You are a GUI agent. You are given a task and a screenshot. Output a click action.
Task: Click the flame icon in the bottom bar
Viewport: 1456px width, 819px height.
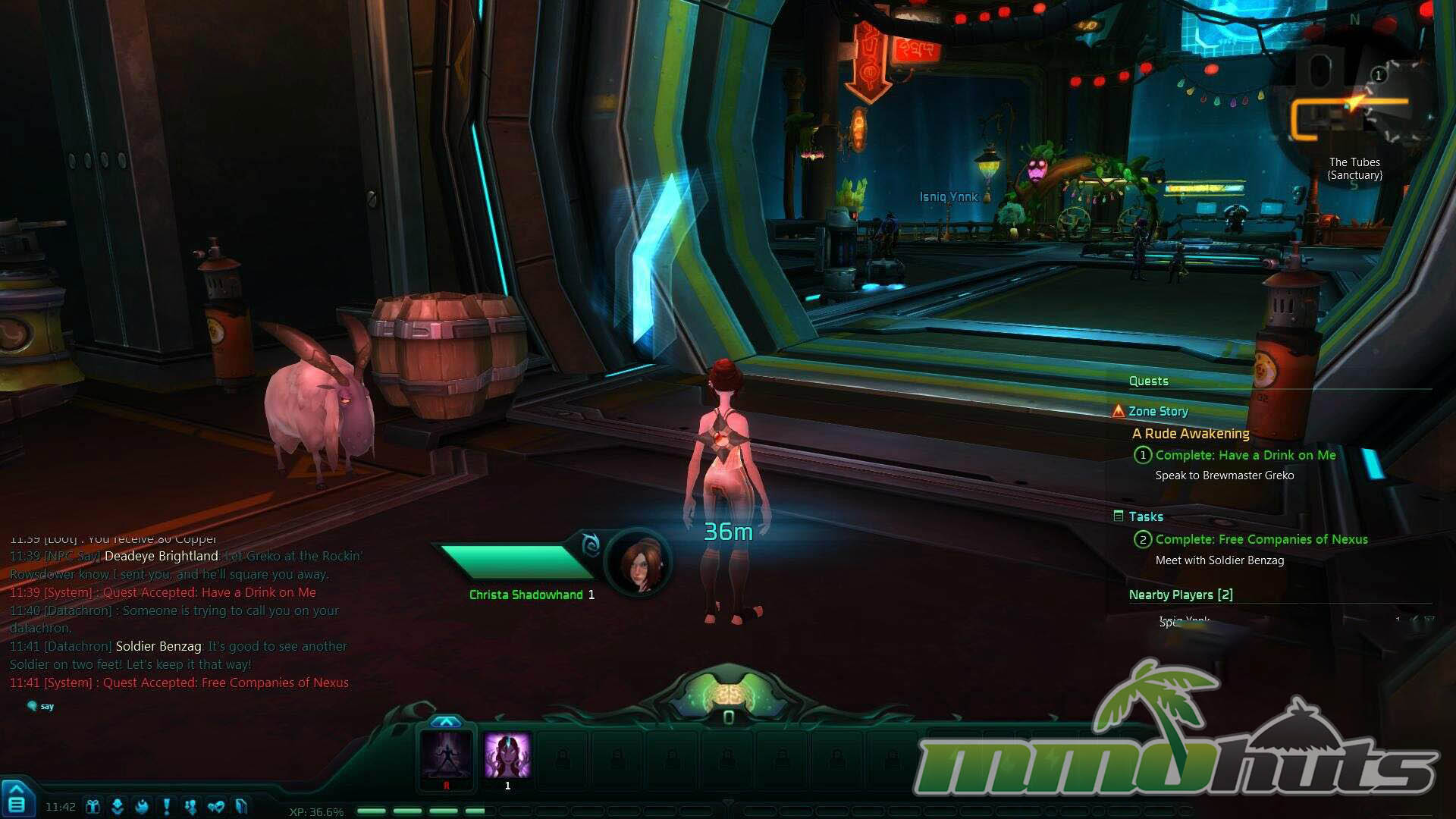coord(142,806)
